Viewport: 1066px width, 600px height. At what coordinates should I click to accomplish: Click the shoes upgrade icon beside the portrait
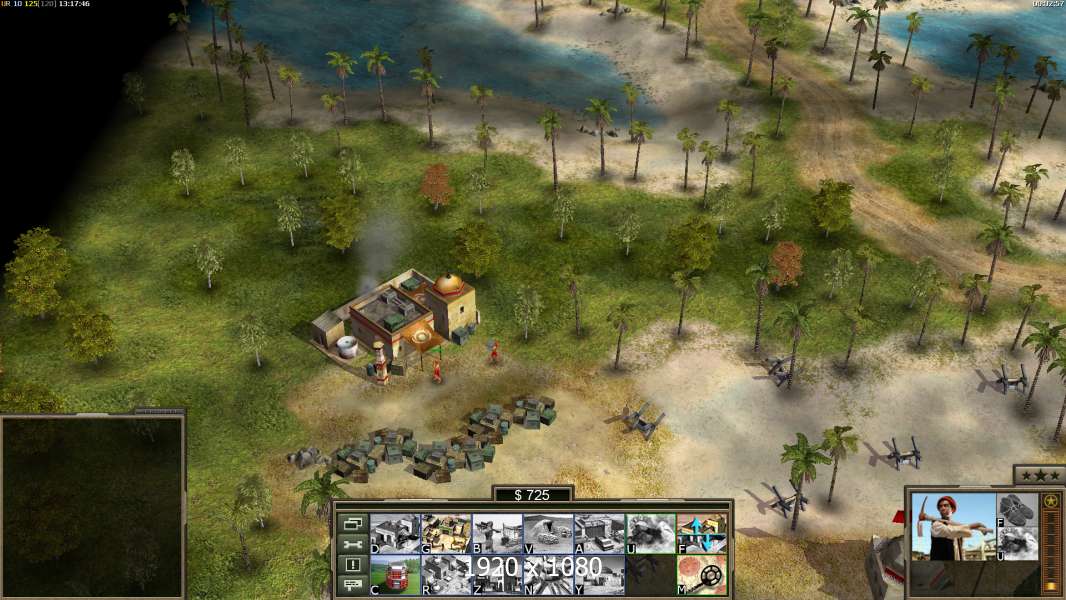(x=1017, y=509)
